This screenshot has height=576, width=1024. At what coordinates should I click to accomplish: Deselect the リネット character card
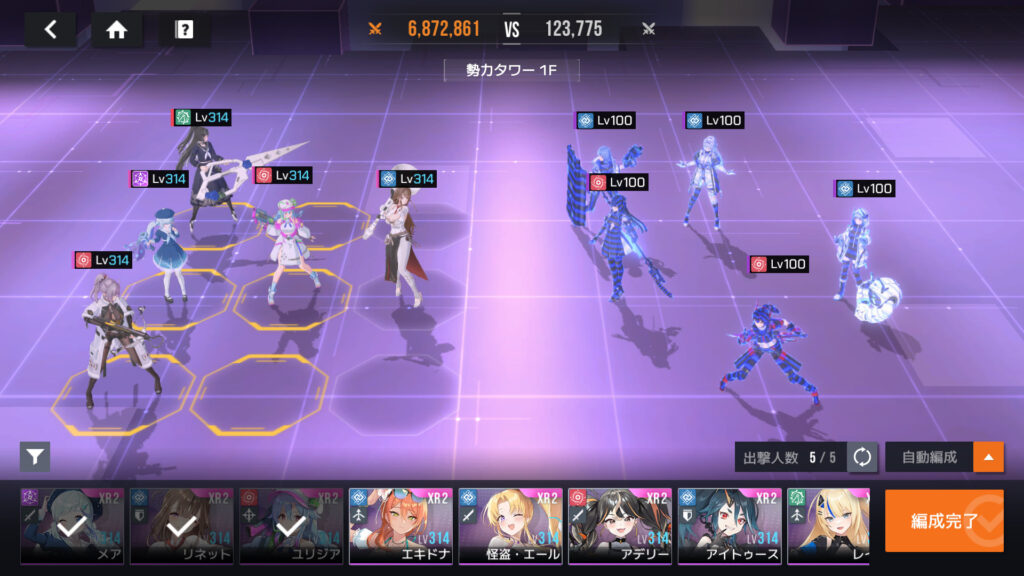(182, 526)
